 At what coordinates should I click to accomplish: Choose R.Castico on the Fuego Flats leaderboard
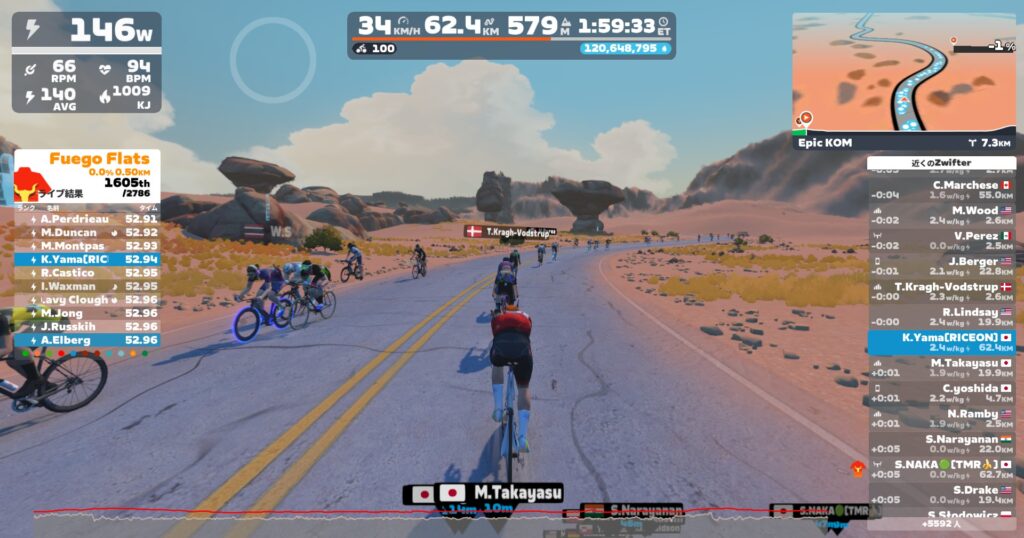click(87, 272)
